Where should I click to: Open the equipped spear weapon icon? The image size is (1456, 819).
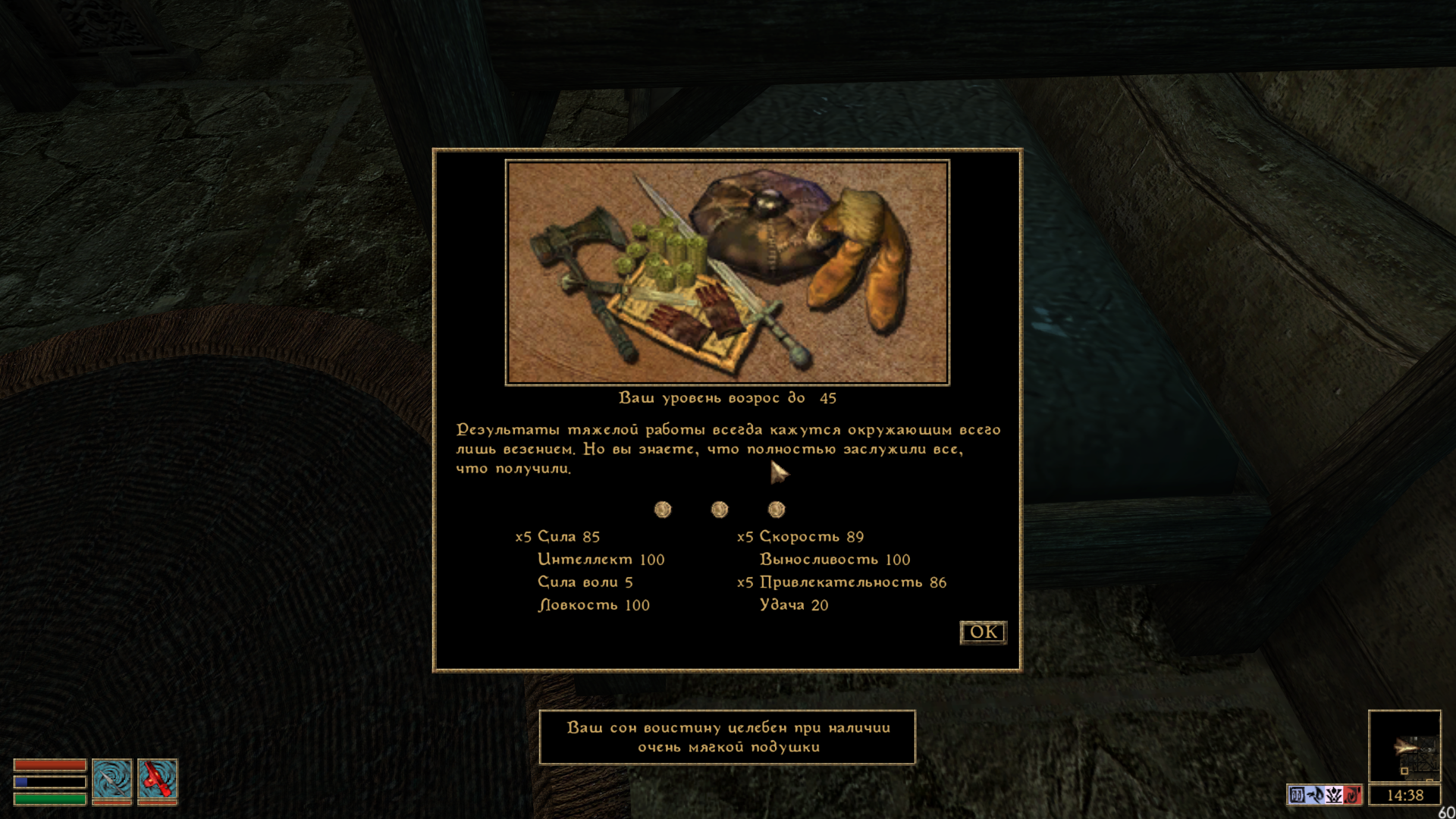point(112,780)
